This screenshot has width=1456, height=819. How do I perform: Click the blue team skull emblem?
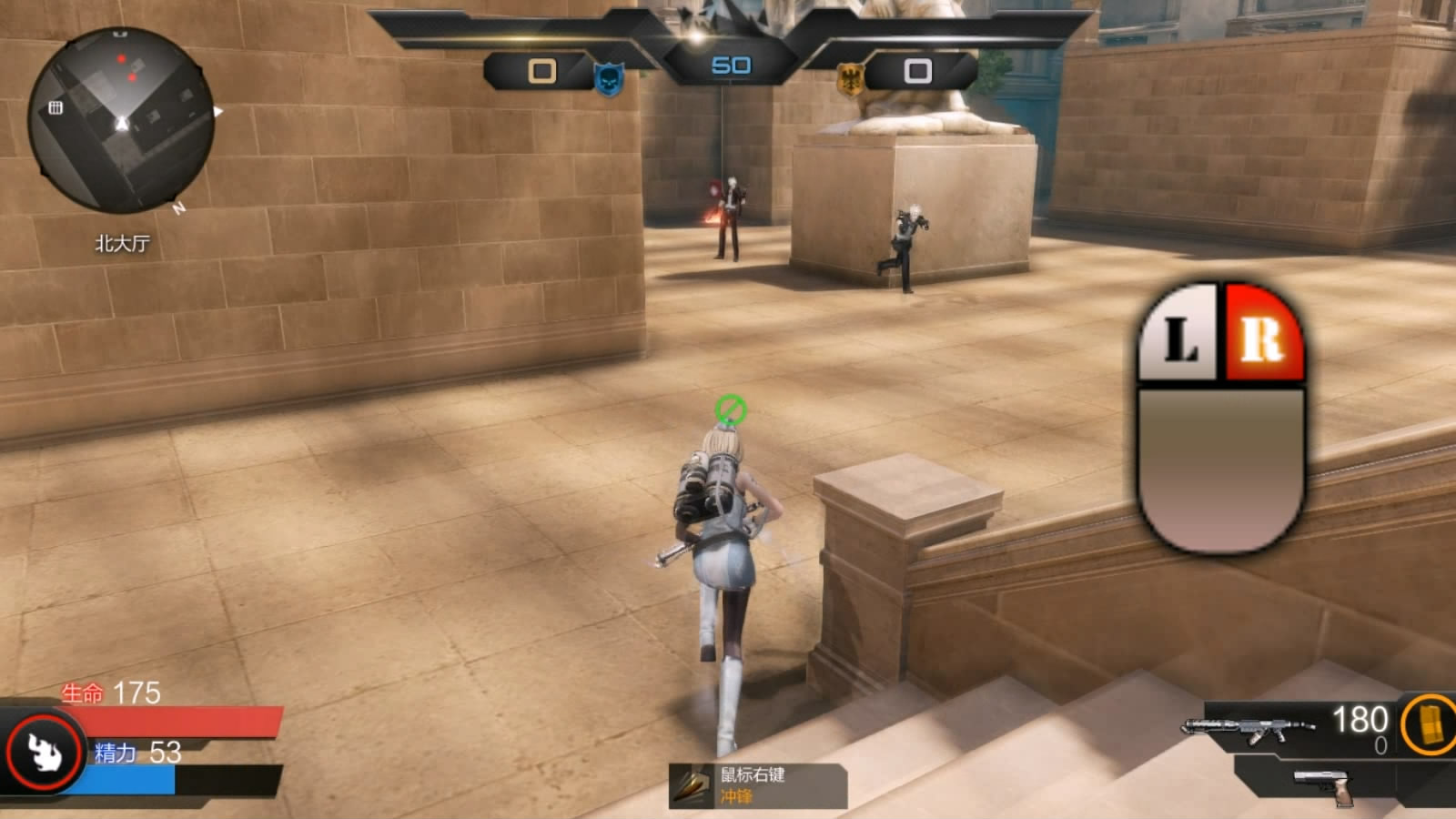[x=609, y=79]
